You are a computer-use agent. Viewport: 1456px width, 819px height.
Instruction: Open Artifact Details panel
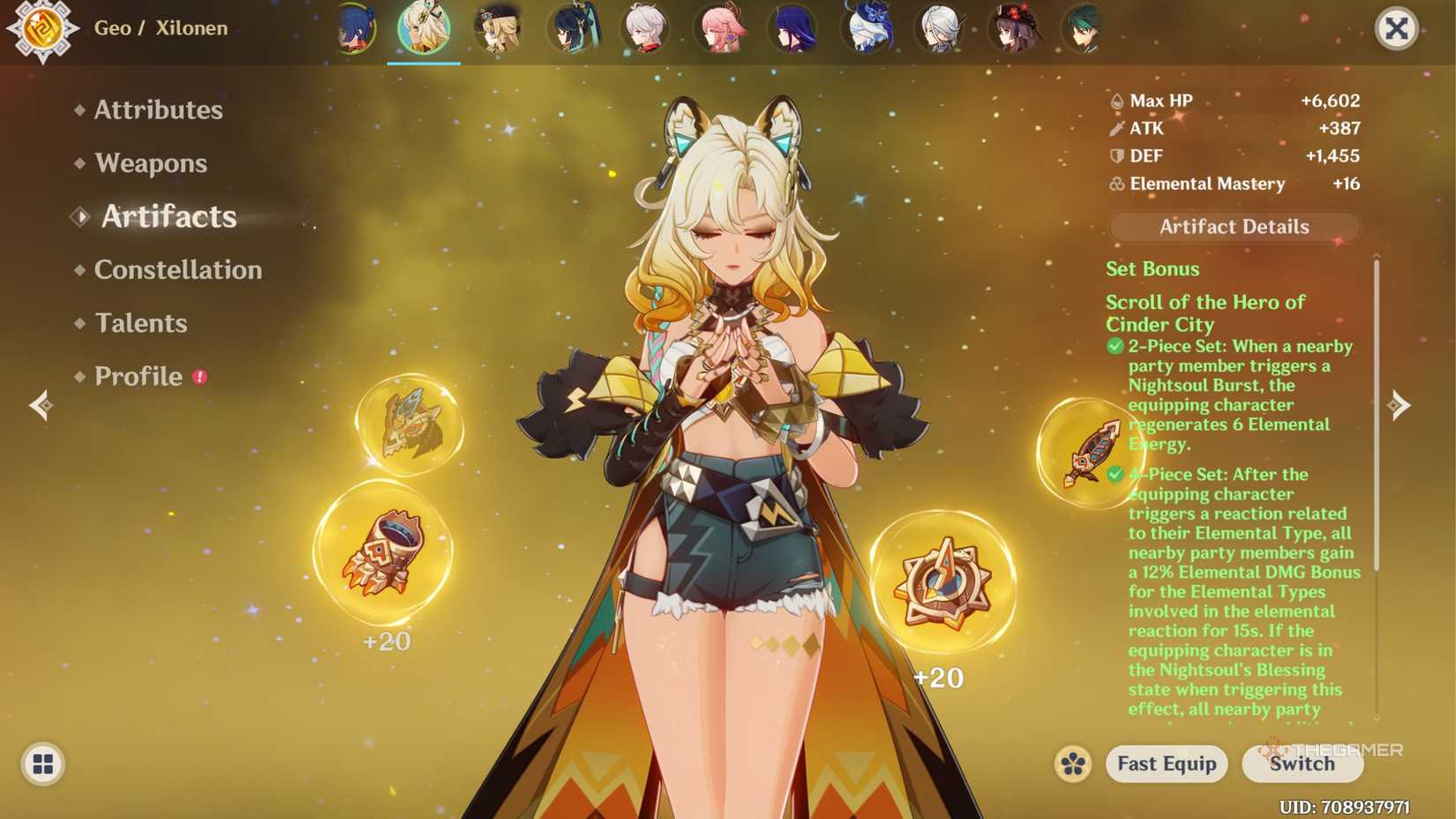1233,227
